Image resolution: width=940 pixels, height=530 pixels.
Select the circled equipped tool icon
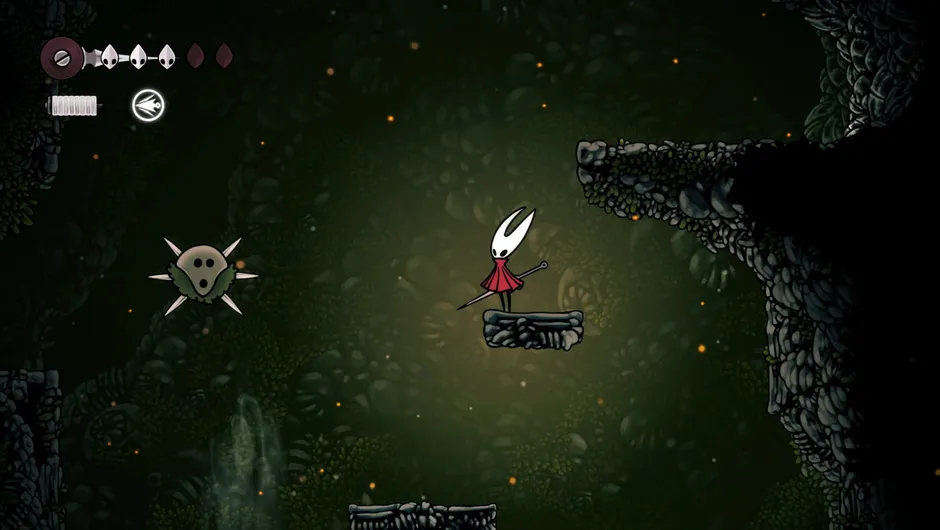point(148,105)
